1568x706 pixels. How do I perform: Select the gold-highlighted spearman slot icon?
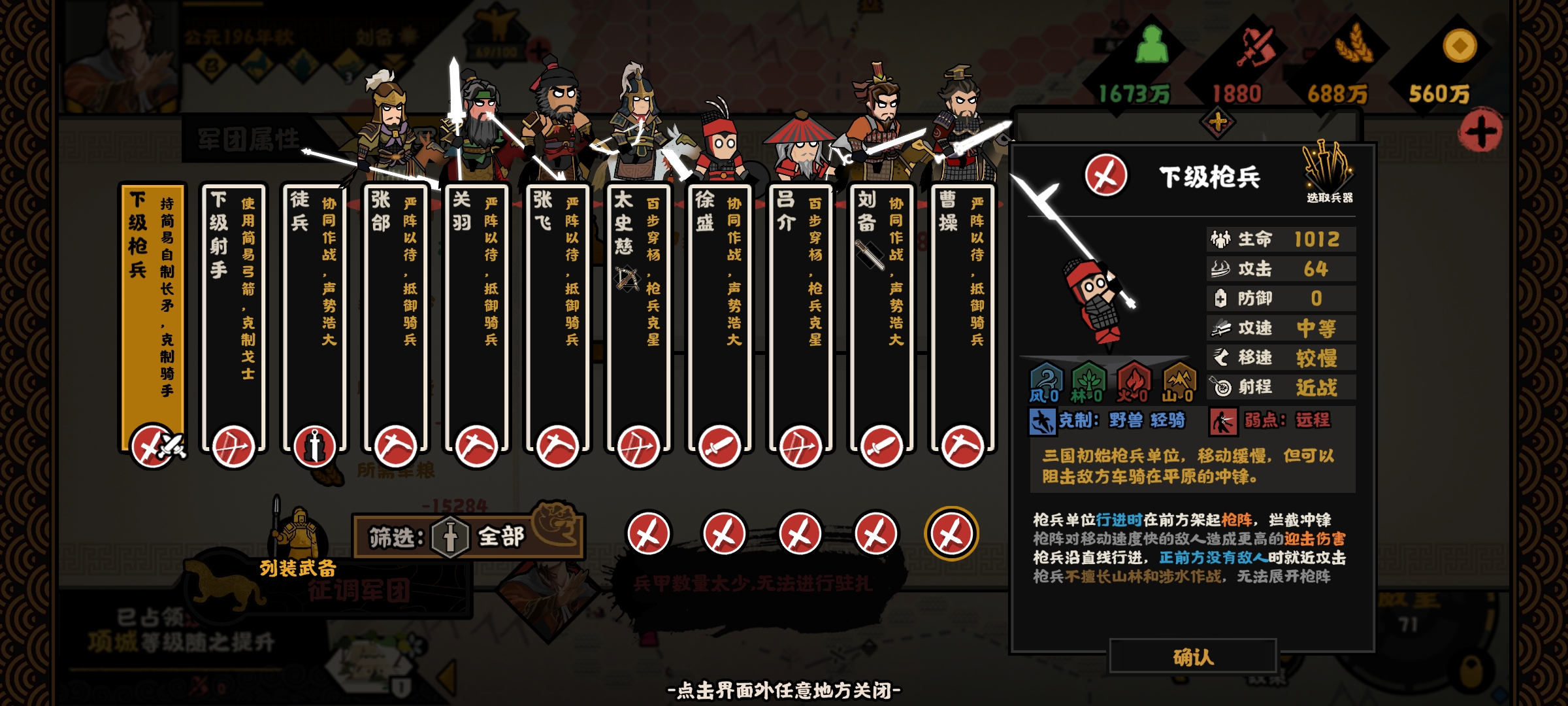pyautogui.click(x=951, y=534)
